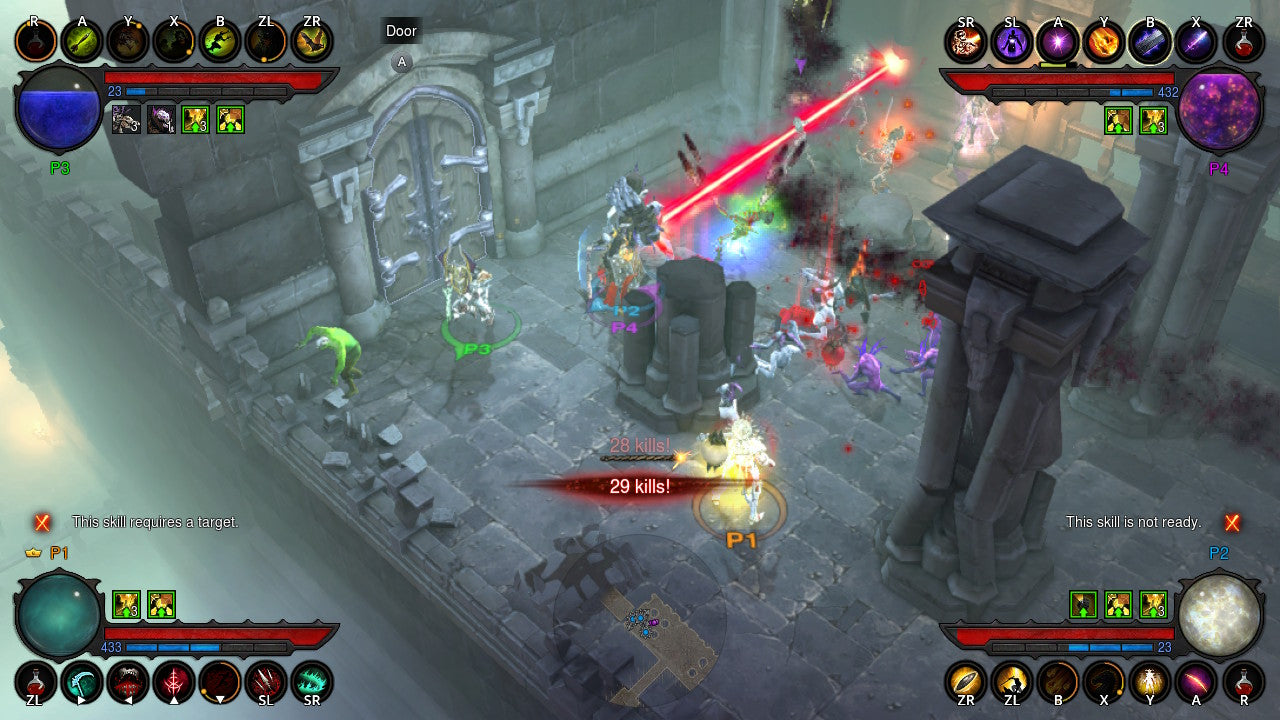Use P4's fiery skill on Y

1105,41
